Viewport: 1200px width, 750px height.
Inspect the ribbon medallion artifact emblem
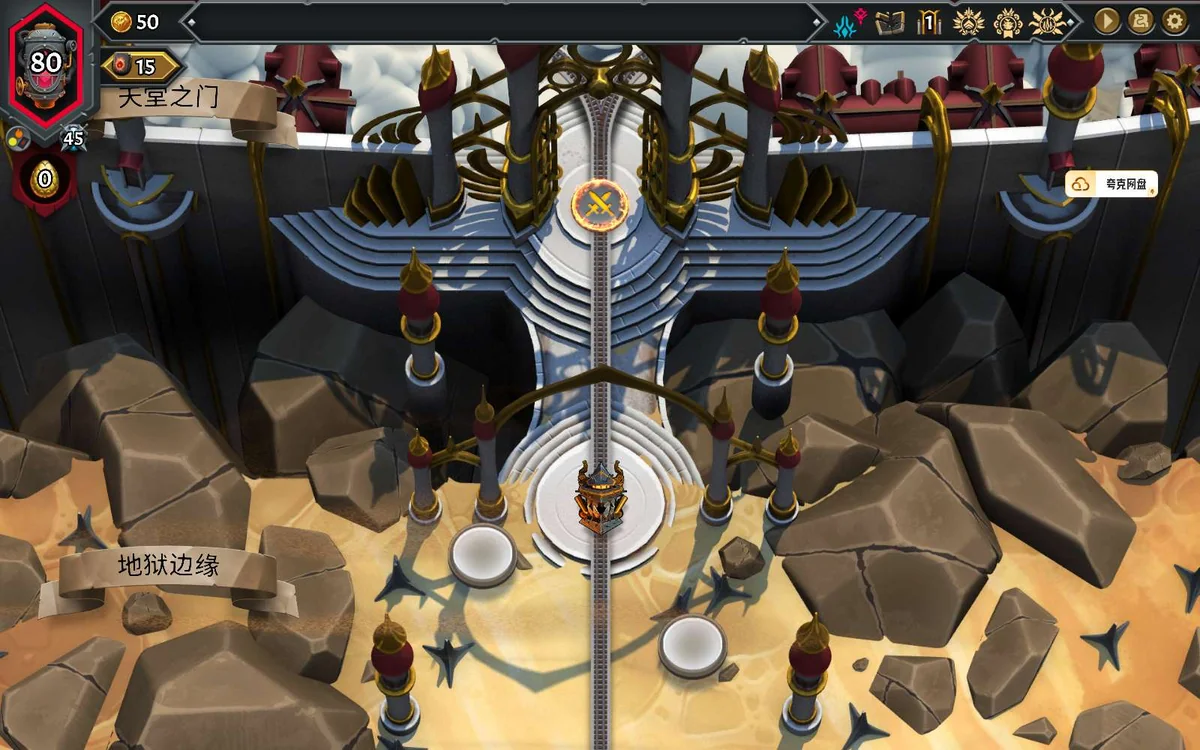point(1007,22)
